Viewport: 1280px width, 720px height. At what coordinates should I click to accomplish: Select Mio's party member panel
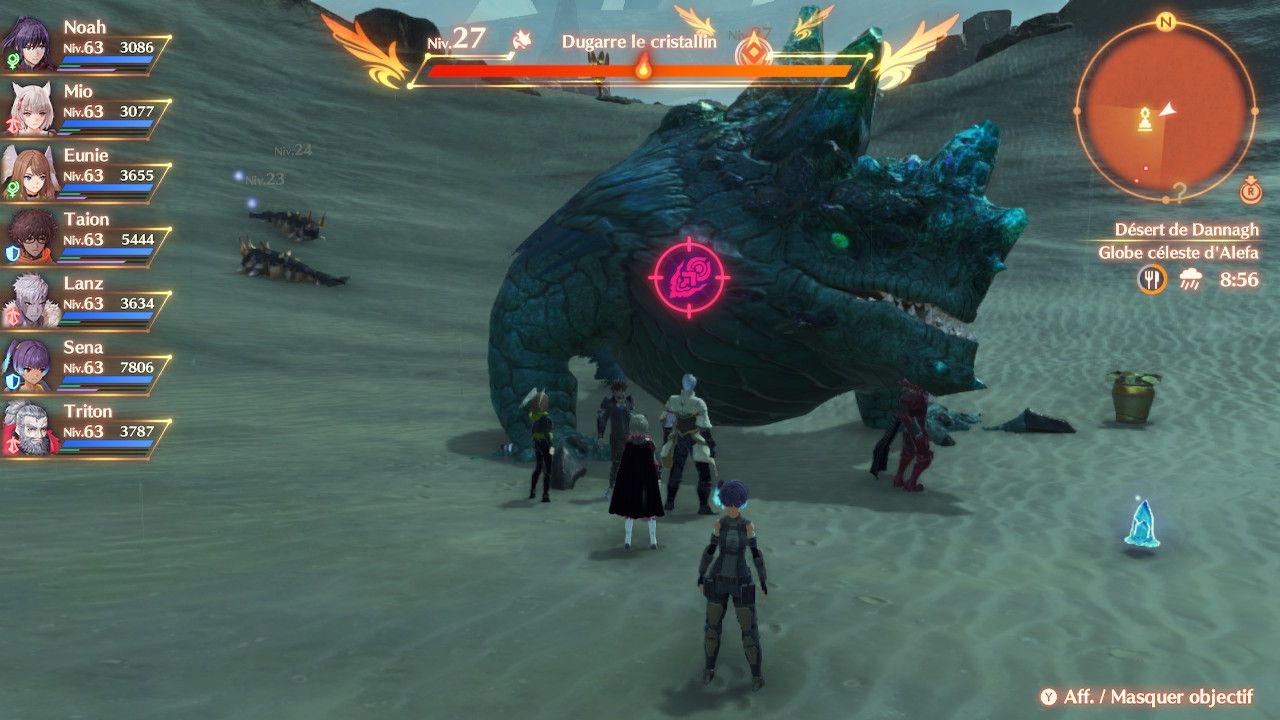(x=85, y=107)
